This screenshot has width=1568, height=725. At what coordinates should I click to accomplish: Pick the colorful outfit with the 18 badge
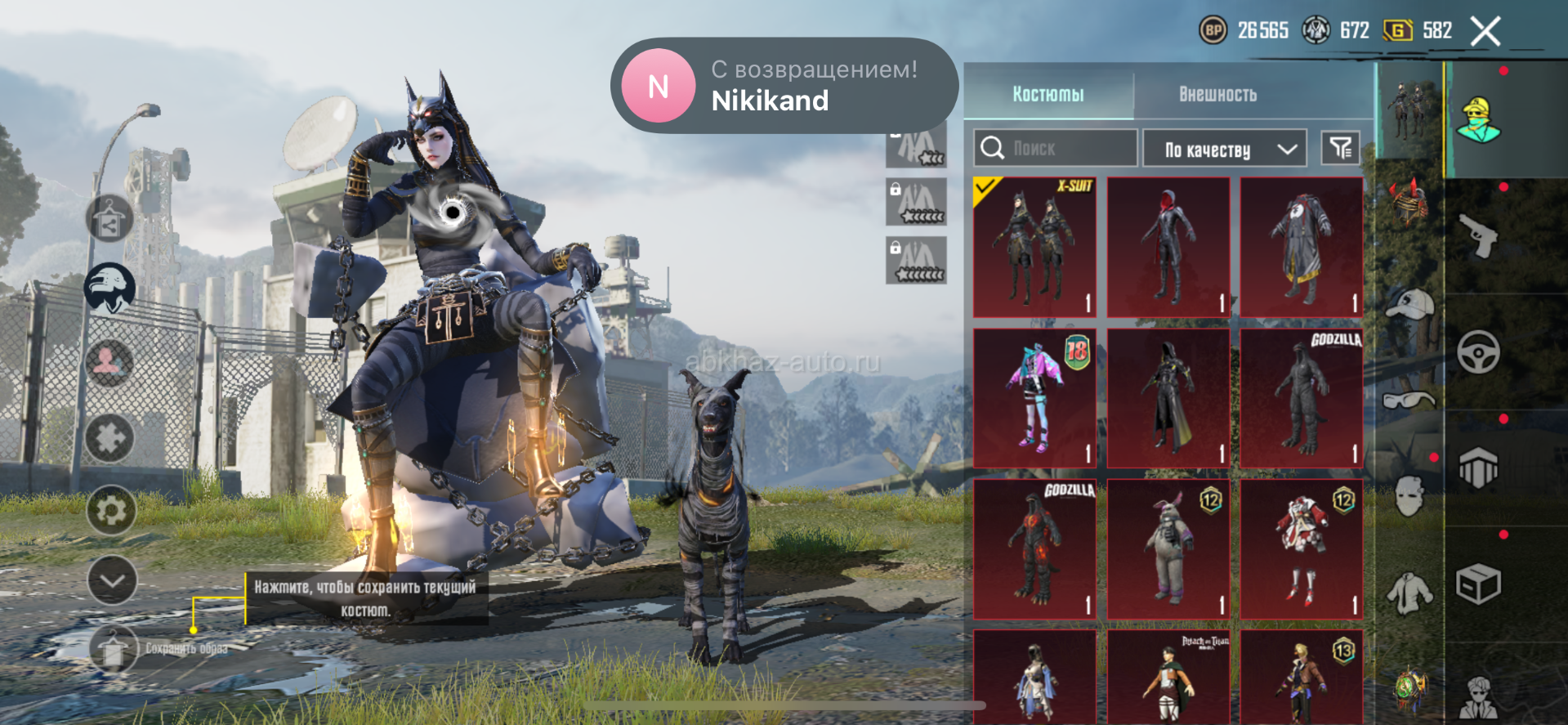click(x=1034, y=398)
